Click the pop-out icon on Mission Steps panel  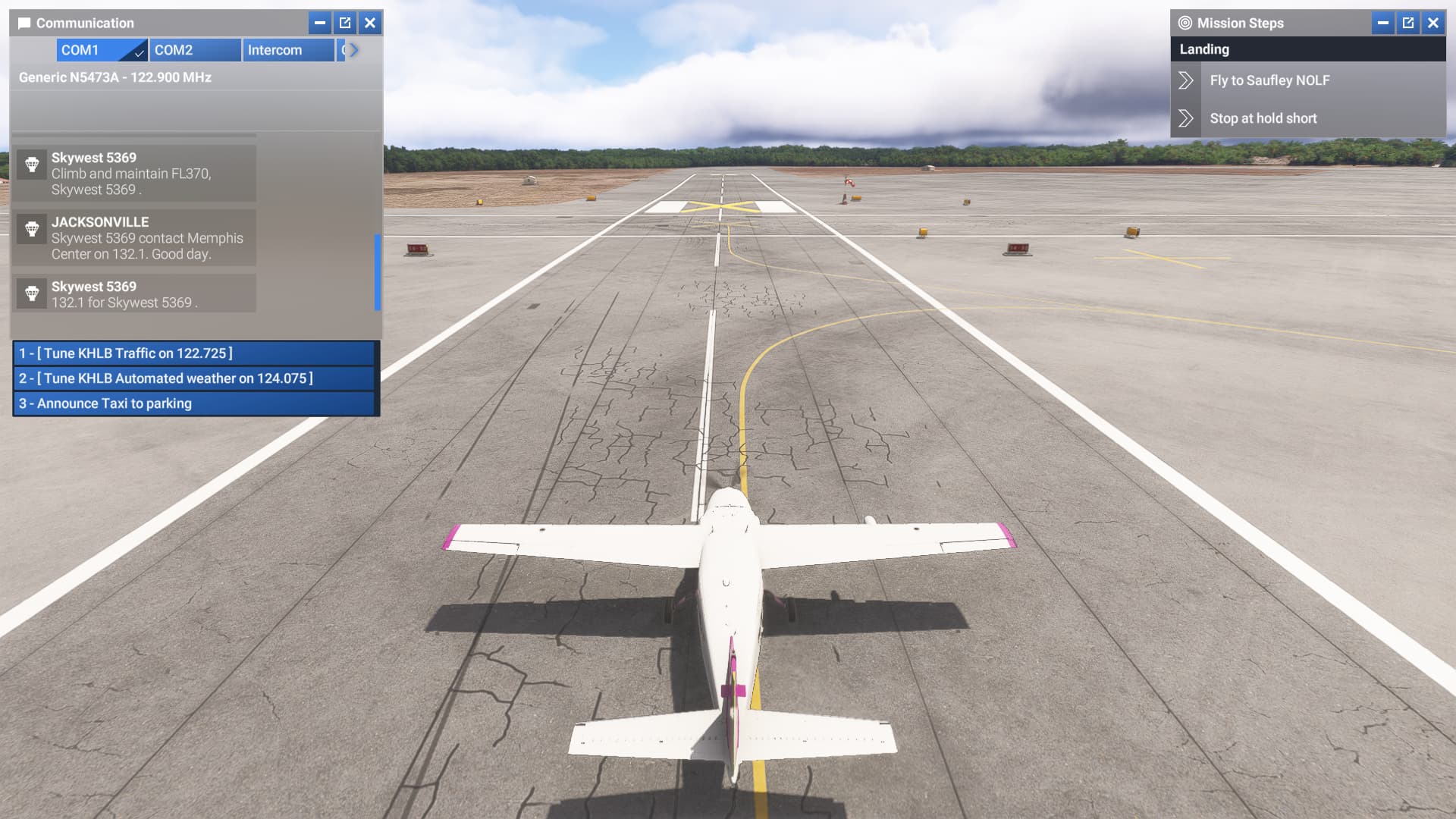[1408, 23]
